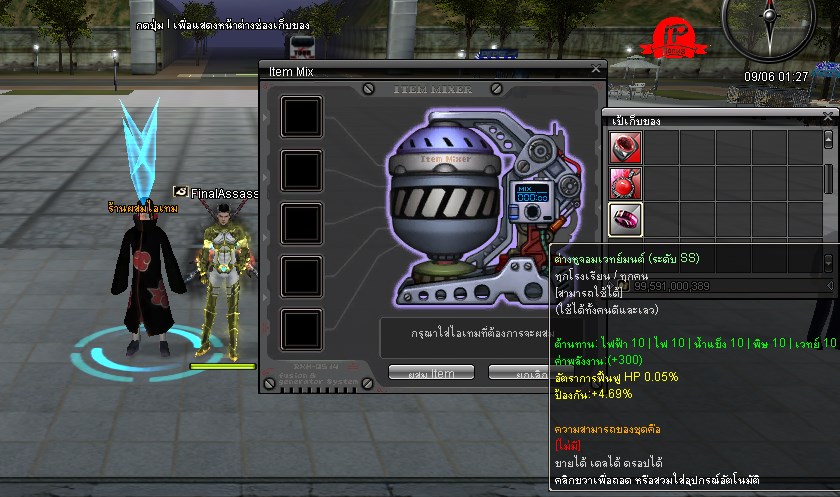
Task: Close the inventory bag window
Action: 827,115
